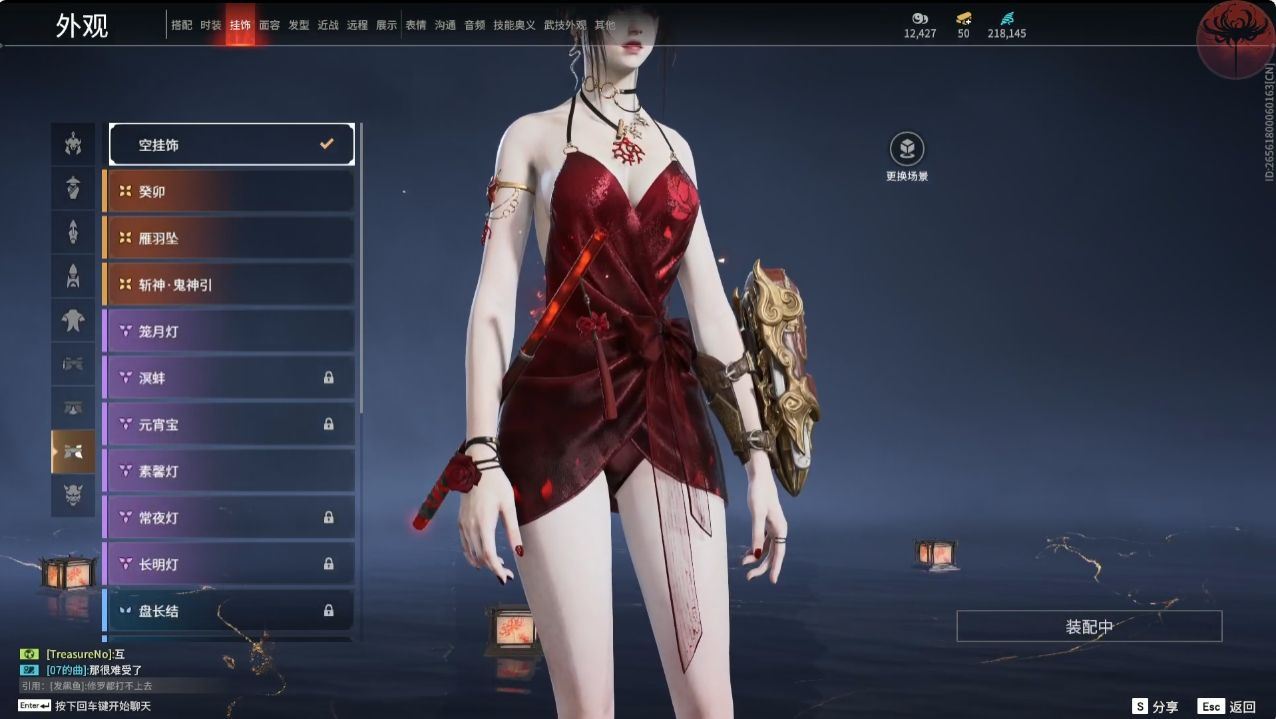Image resolution: width=1276 pixels, height=719 pixels.
Task: Select the locked 溟蚌 accessory
Action: coord(229,378)
